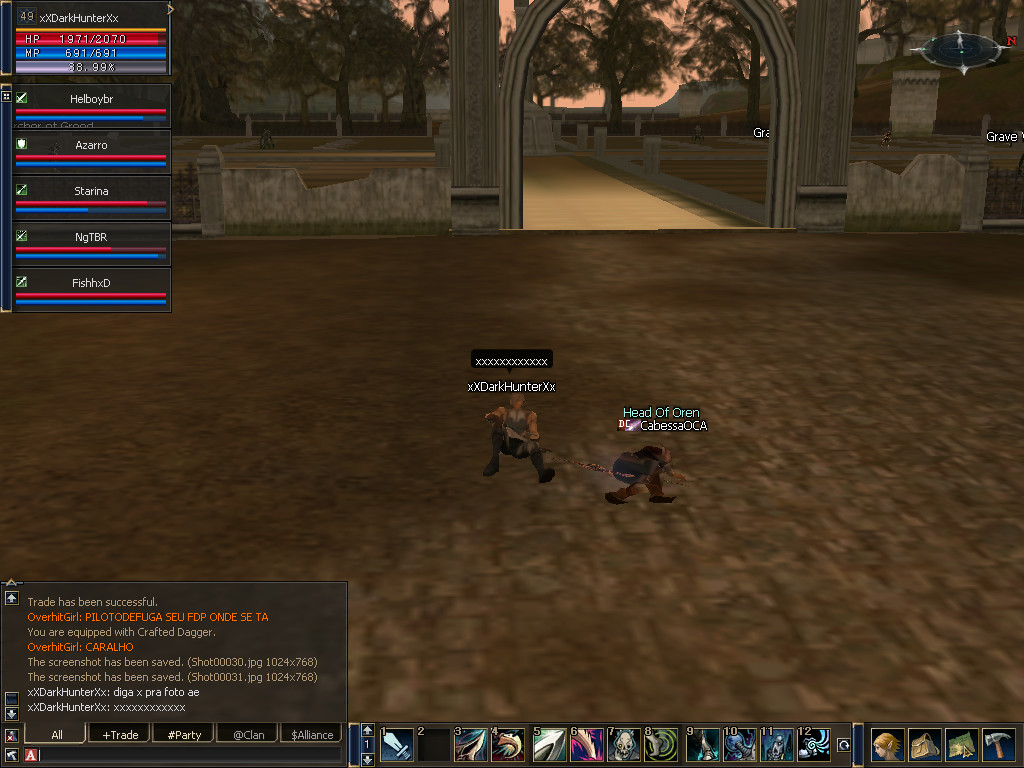
Task: Open the character status face icon
Action: pos(887,745)
